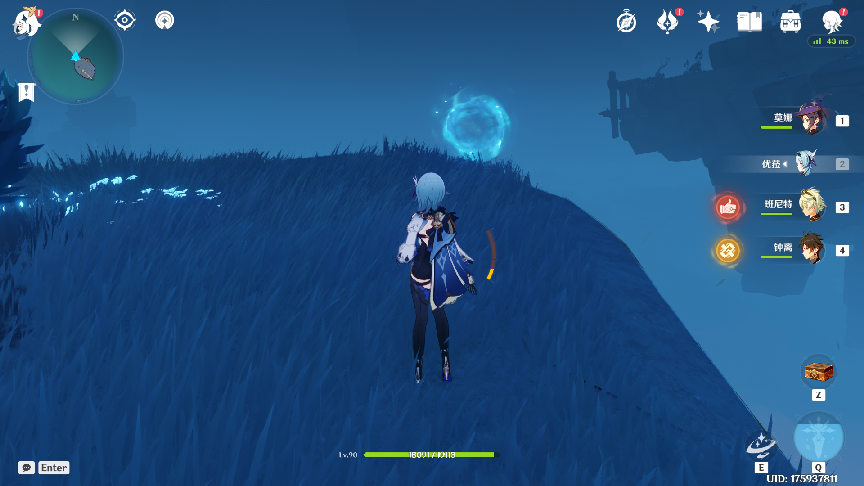Switch to party member 班尼特
The height and width of the screenshot is (486, 864).
point(812,206)
